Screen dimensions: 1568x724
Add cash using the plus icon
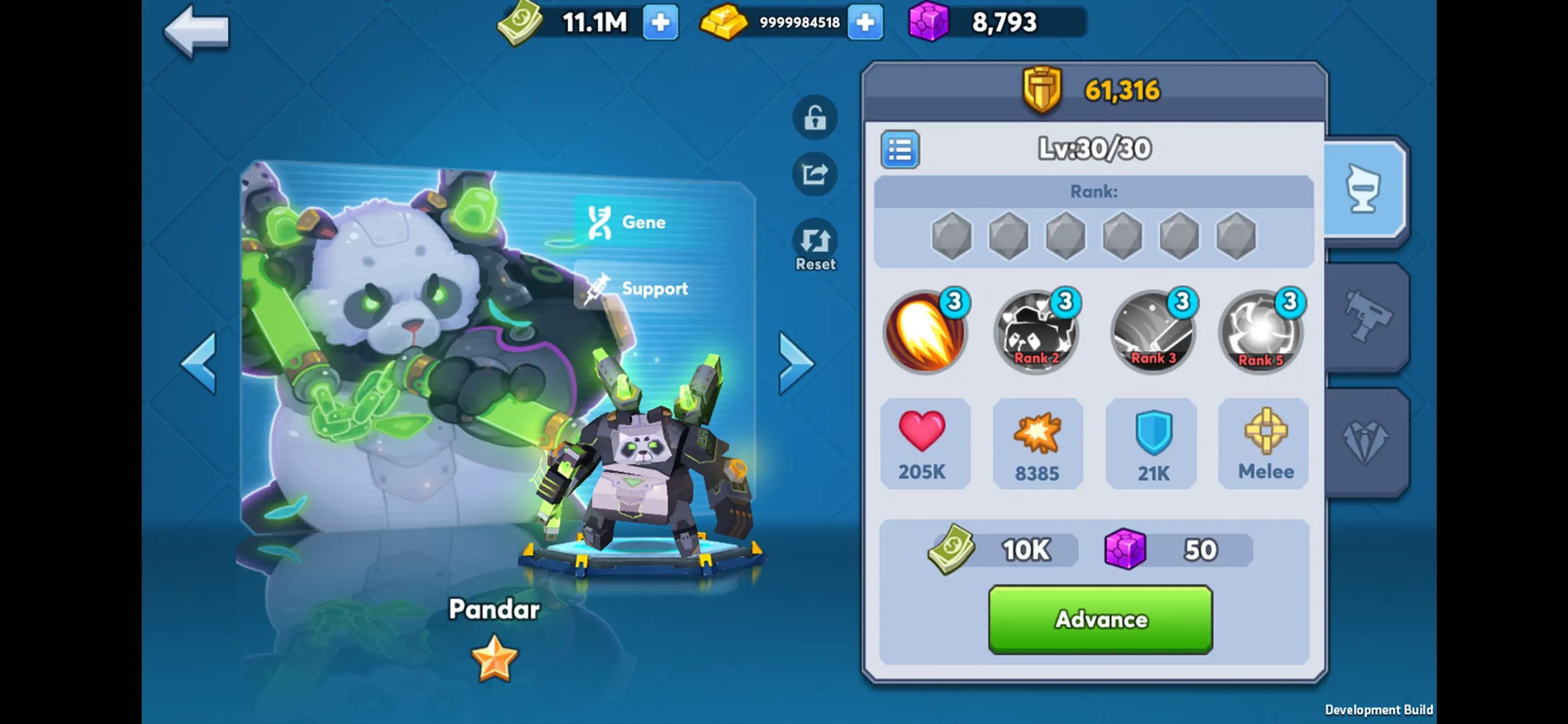pos(662,23)
